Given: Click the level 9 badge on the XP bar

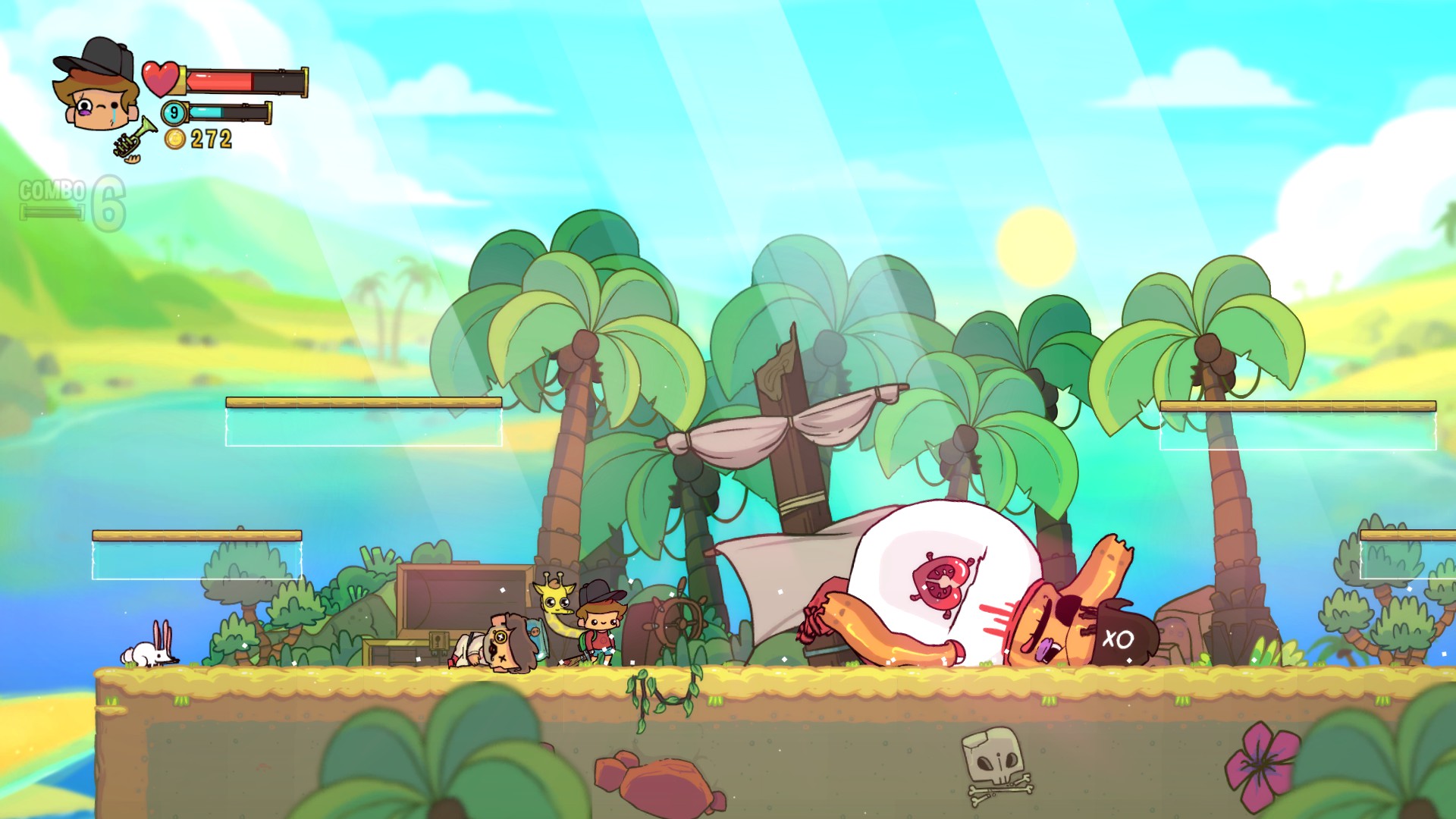Looking at the screenshot, I should [173, 111].
